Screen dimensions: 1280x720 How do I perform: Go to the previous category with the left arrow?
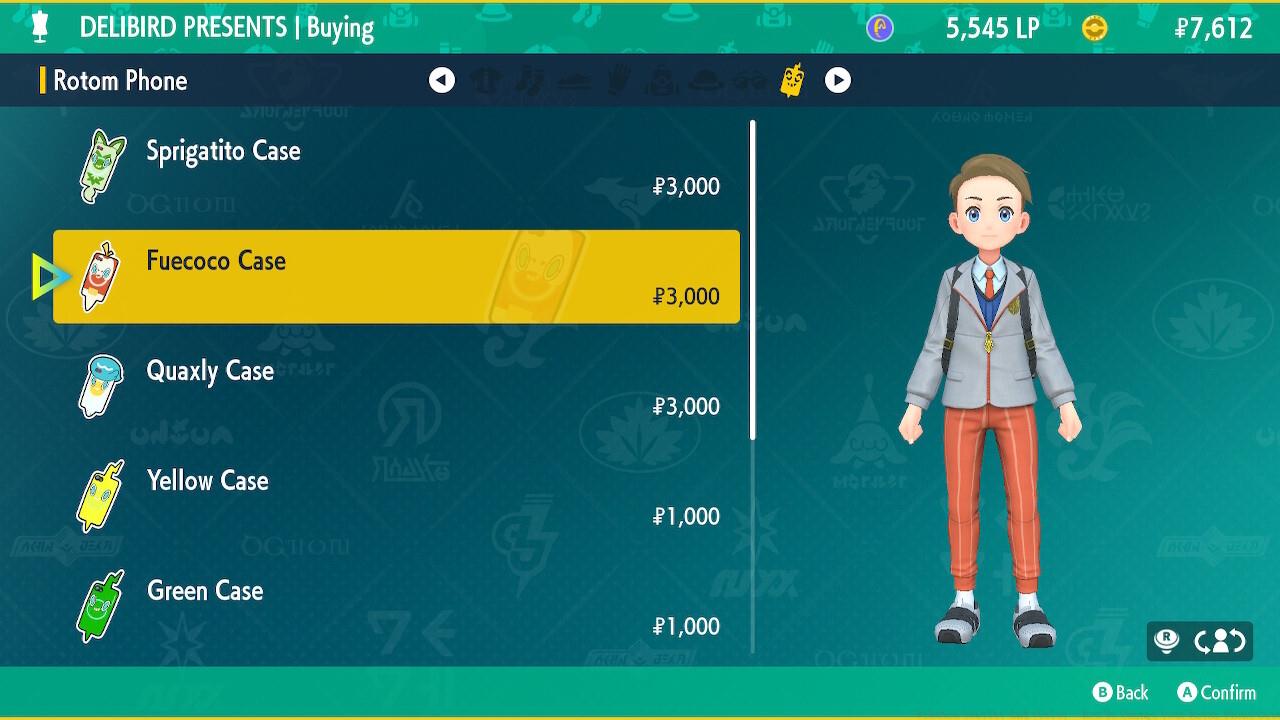click(443, 81)
